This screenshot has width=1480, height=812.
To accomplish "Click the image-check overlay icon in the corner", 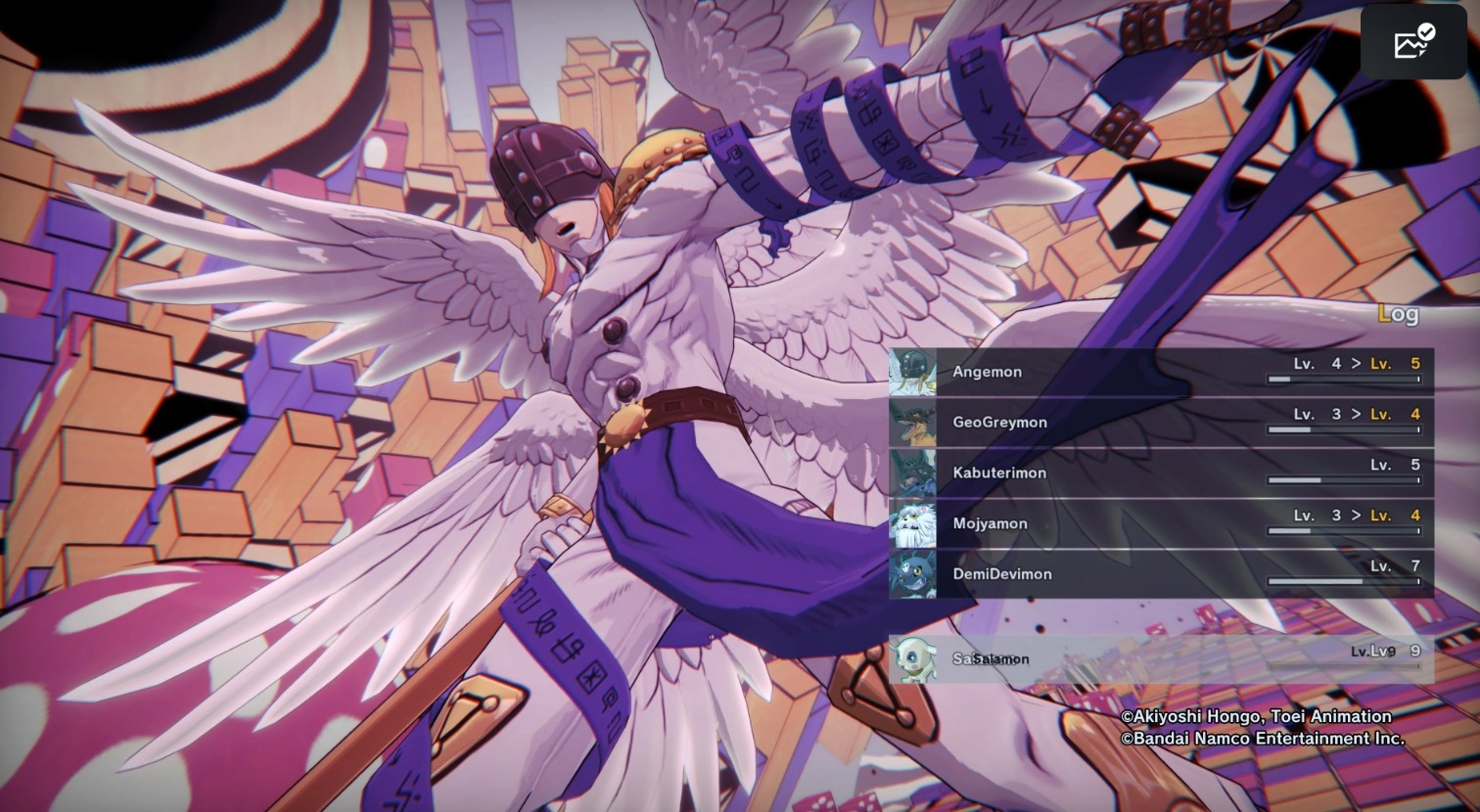I will 1412,42.
